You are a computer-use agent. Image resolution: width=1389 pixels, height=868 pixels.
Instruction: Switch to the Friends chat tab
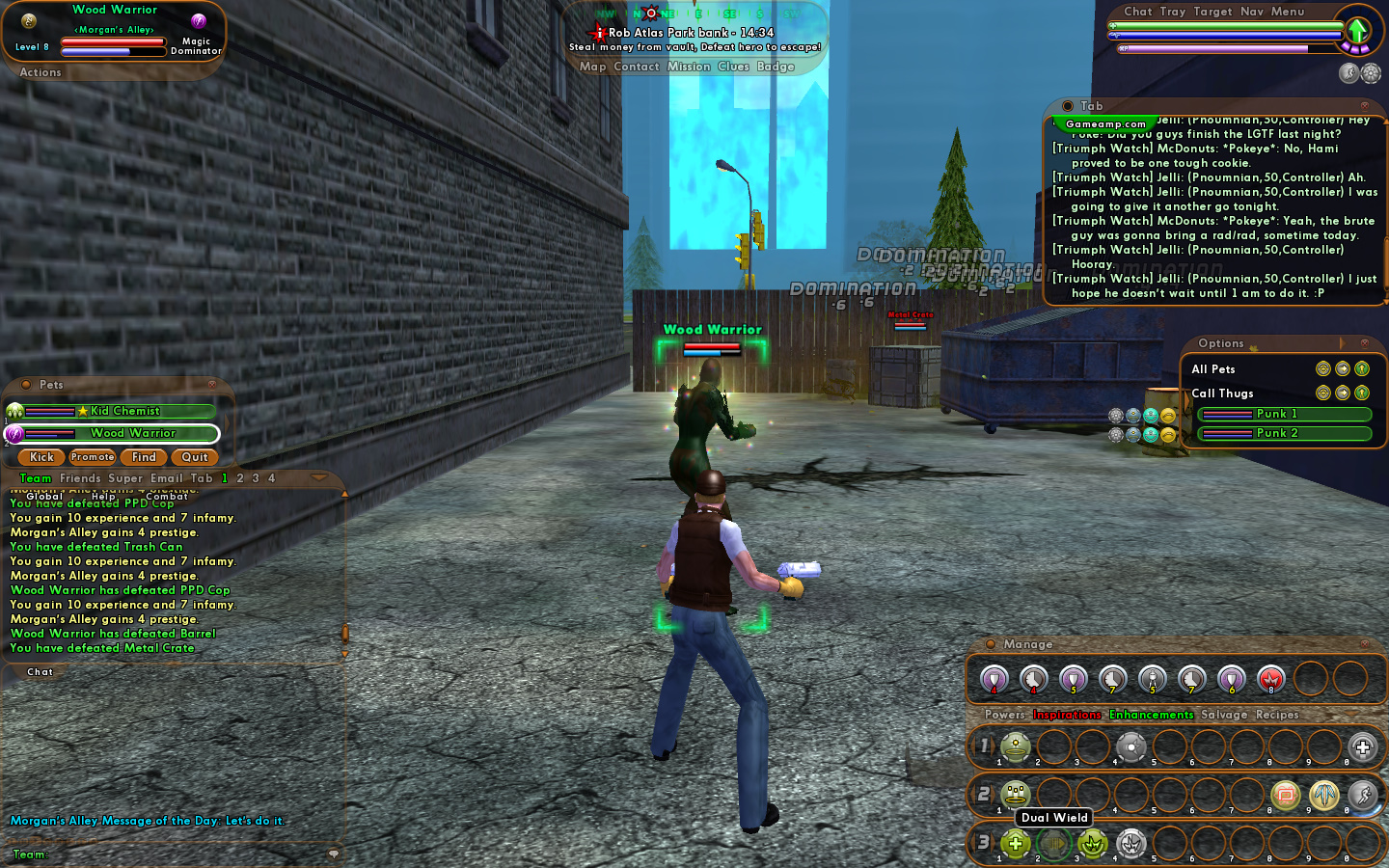80,478
